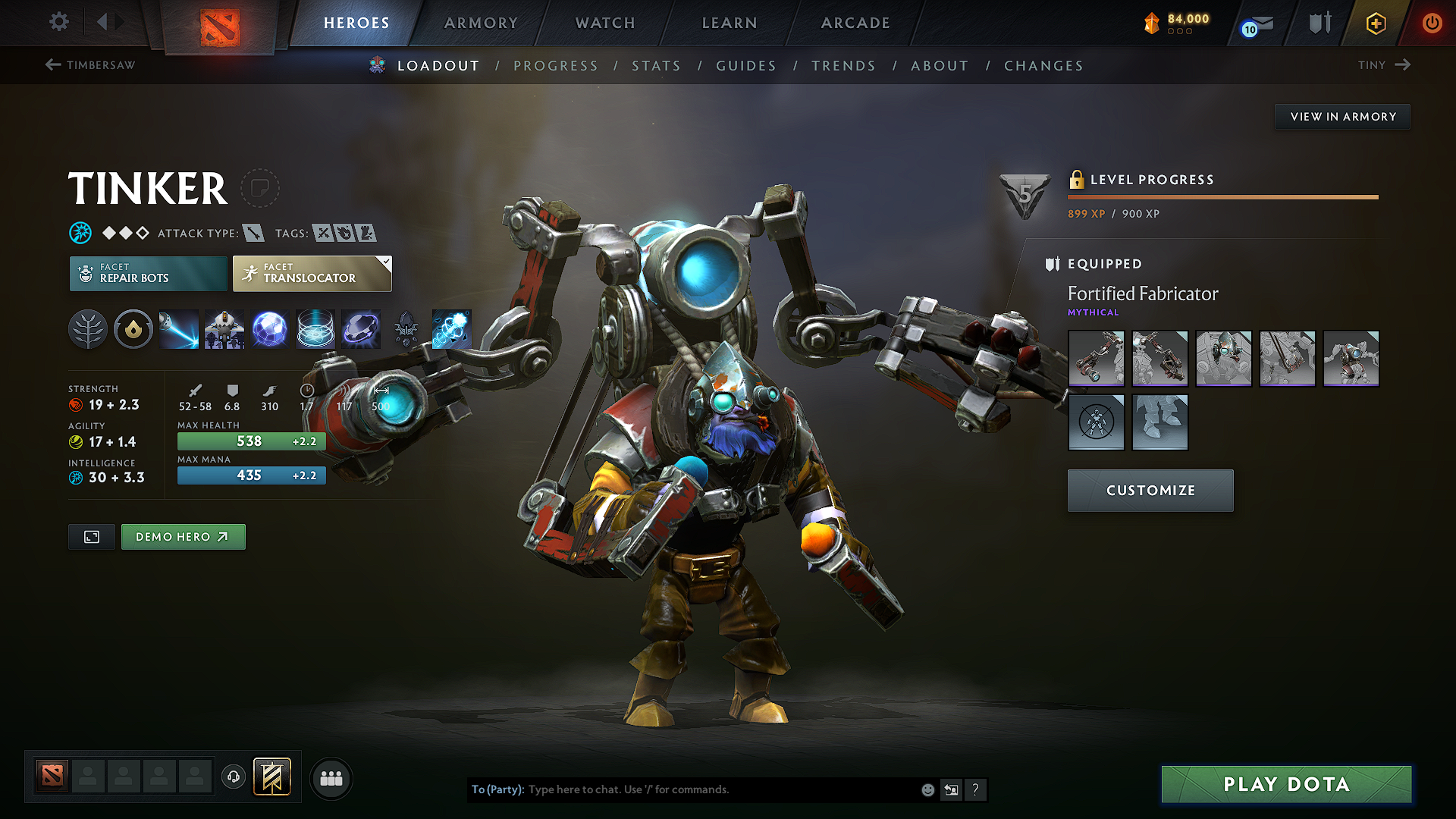Select the Fortified Fabricator boots thumbnail
Viewport: 1456px width, 819px height.
click(x=1159, y=422)
